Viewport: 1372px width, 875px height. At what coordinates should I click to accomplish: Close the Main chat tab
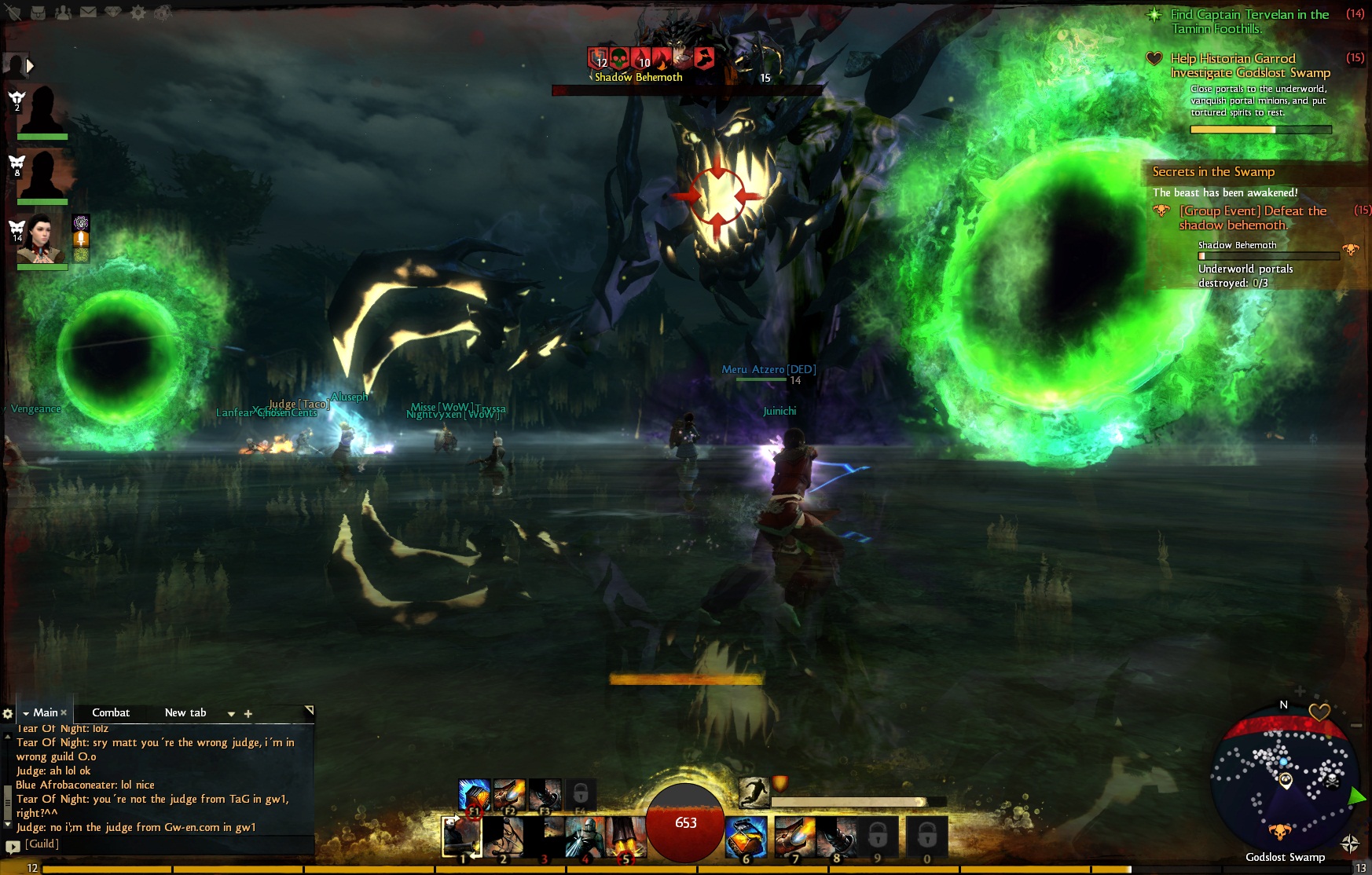pos(64,712)
